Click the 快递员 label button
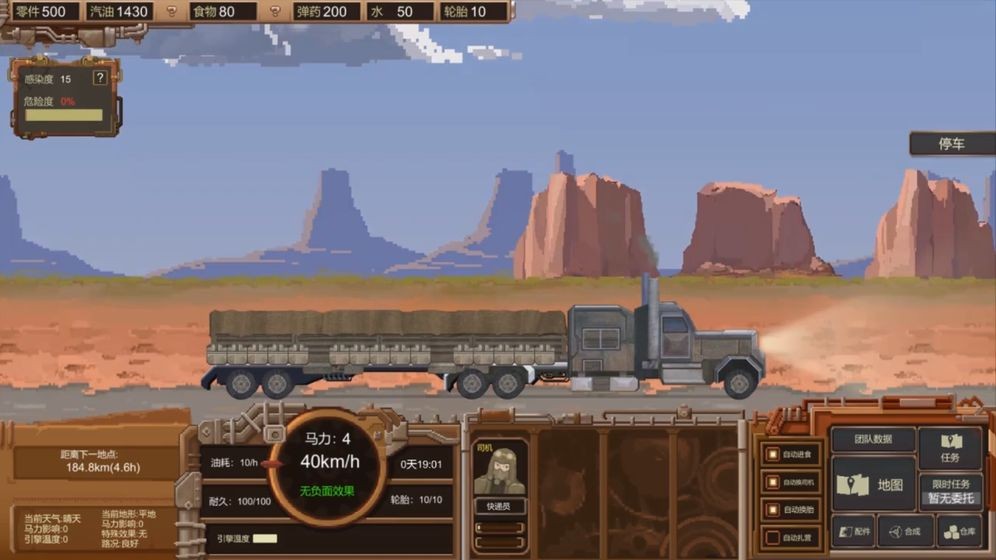The height and width of the screenshot is (560, 996). click(x=500, y=507)
